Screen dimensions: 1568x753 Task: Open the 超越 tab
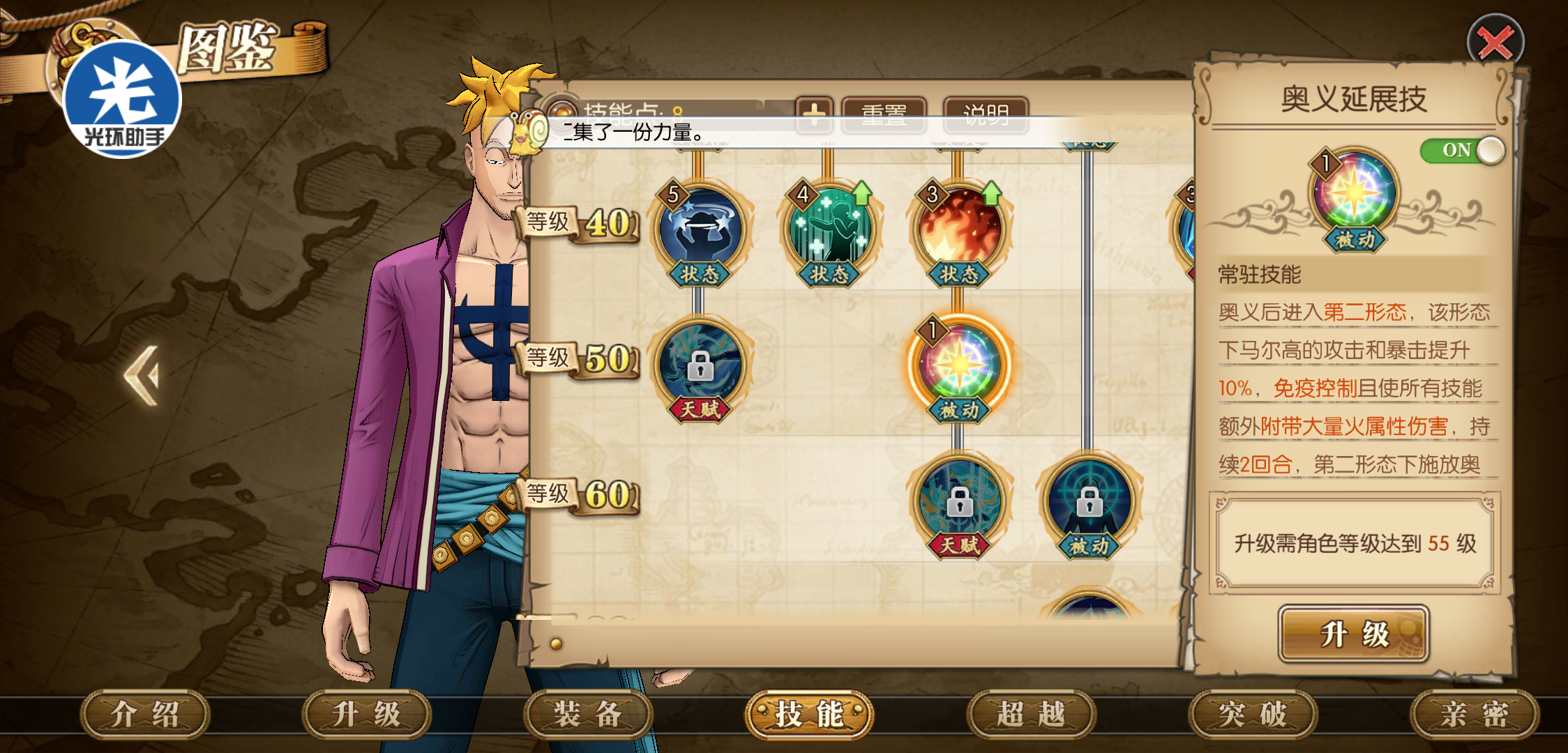[x=1031, y=715]
